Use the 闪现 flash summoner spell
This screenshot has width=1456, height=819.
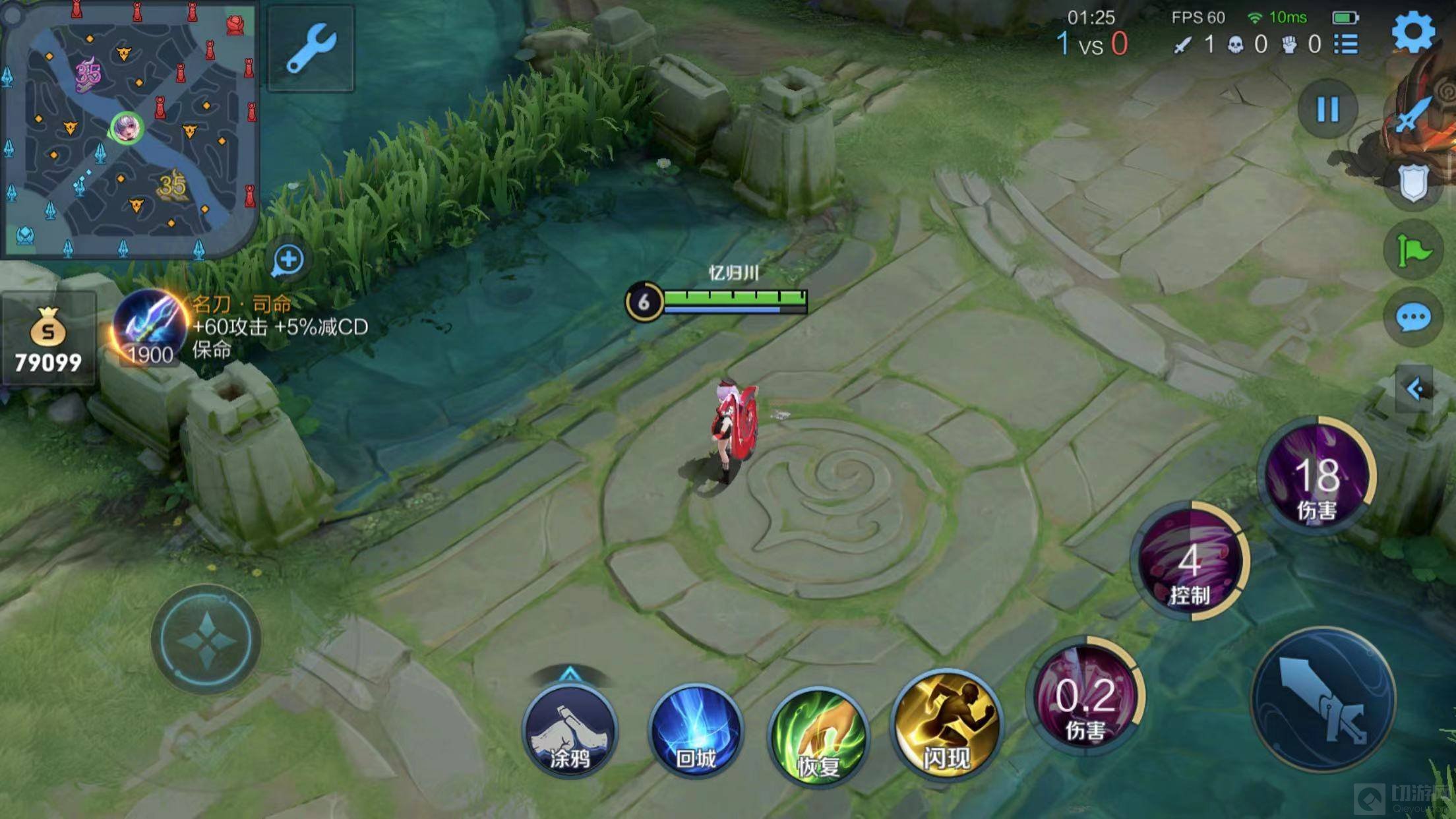click(x=946, y=725)
